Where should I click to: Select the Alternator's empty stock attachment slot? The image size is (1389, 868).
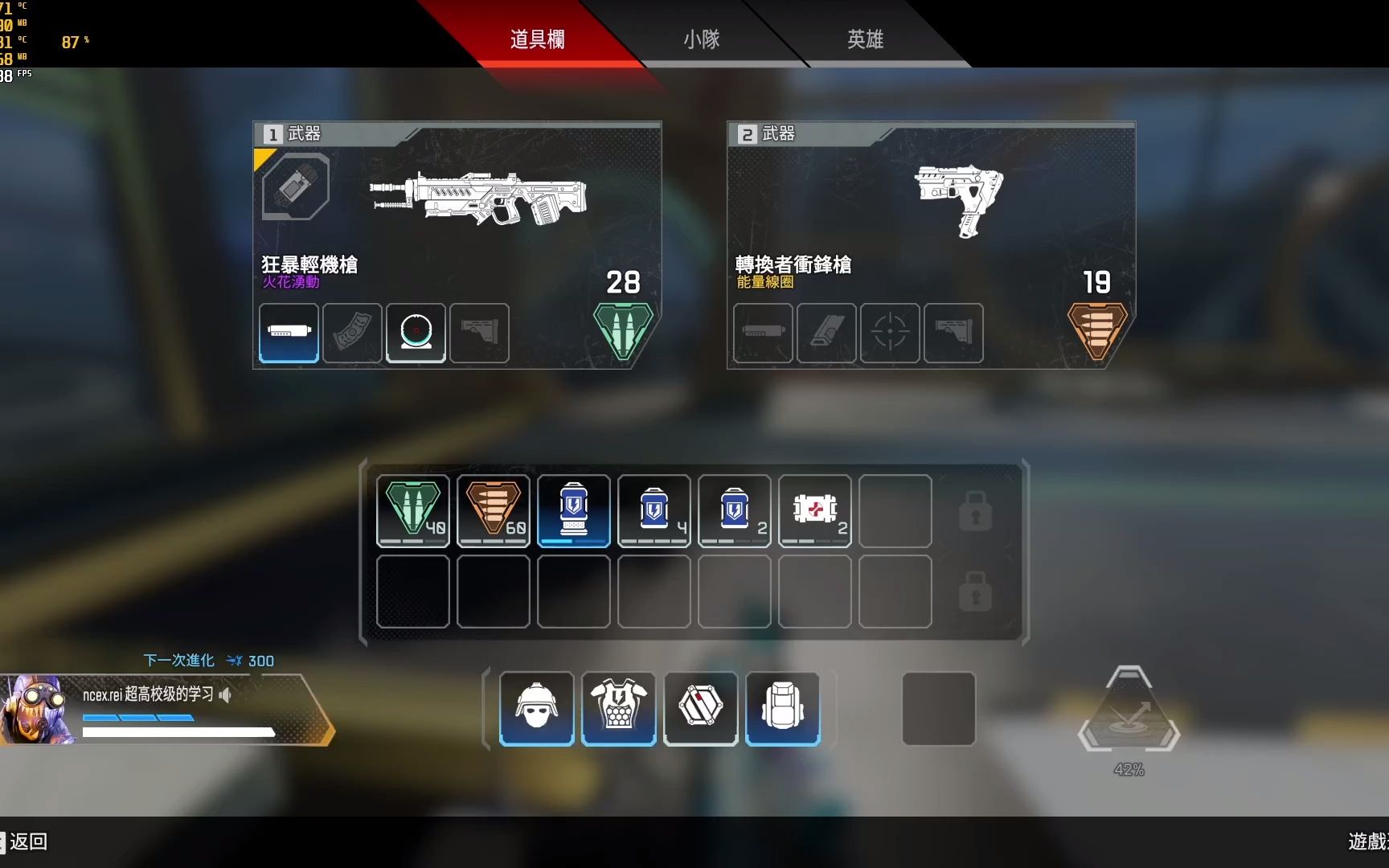(x=953, y=334)
